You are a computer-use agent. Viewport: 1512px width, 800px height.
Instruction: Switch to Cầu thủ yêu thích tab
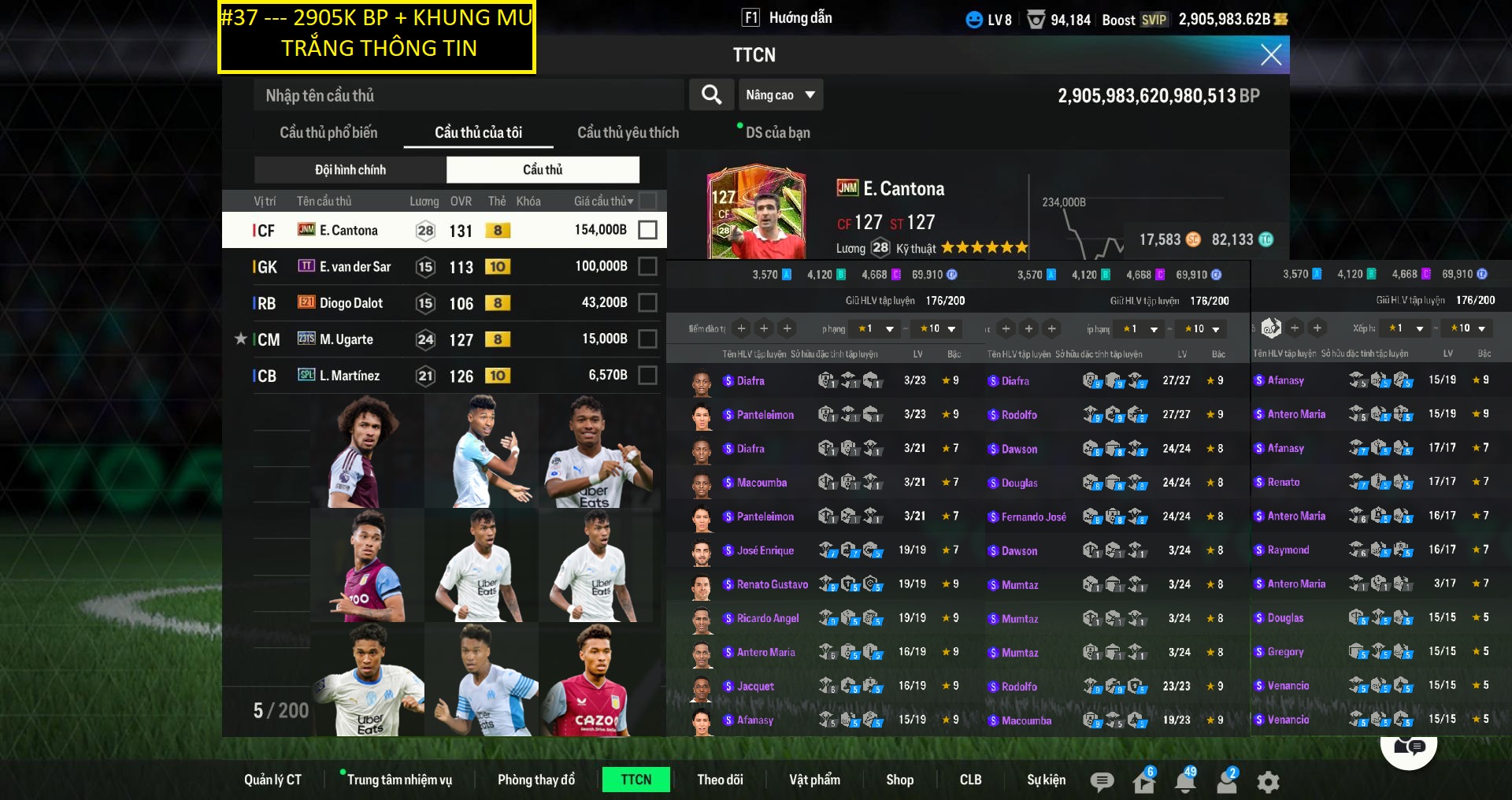pos(628,132)
